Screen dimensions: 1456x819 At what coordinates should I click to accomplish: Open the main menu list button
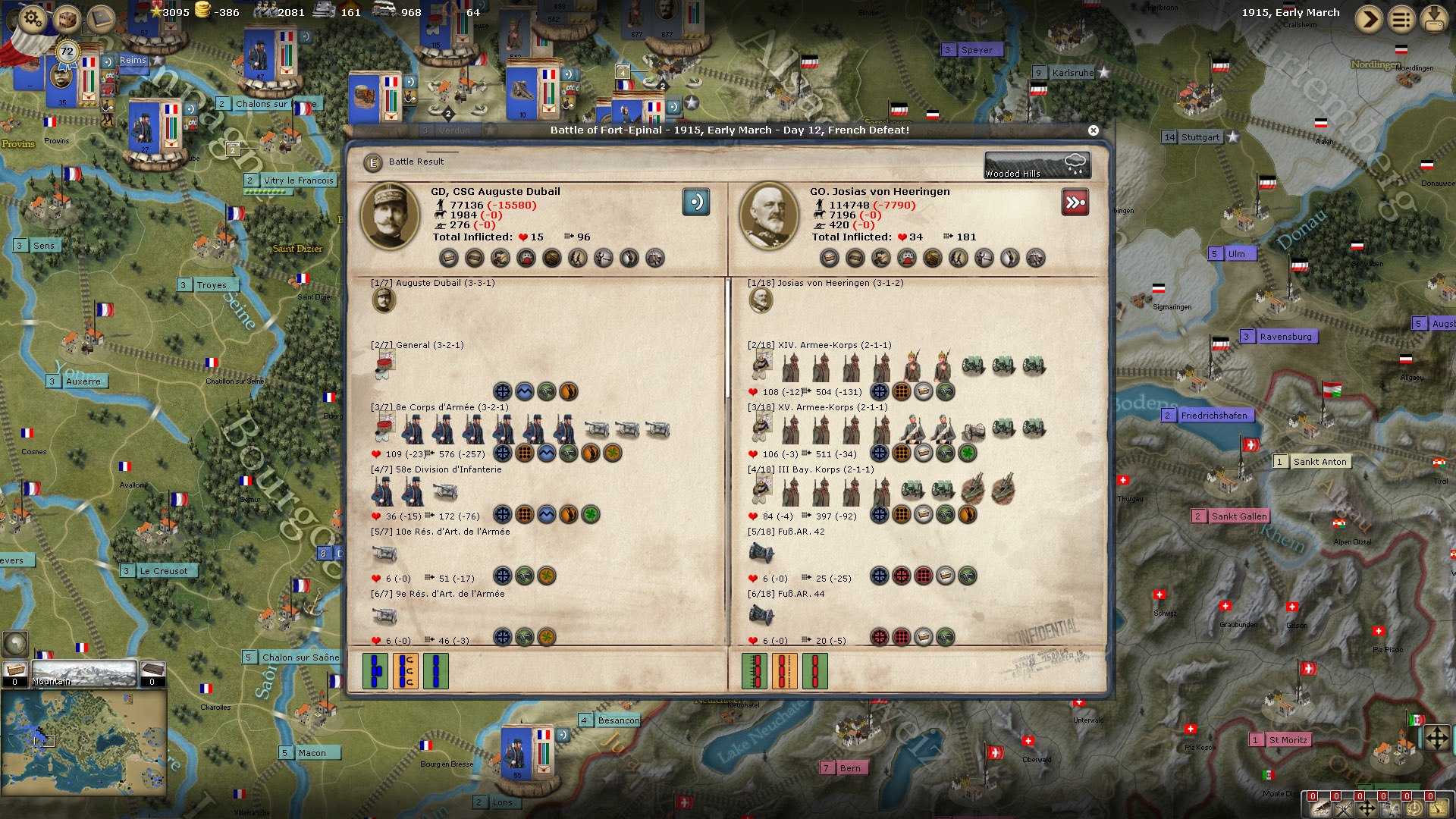[1401, 18]
